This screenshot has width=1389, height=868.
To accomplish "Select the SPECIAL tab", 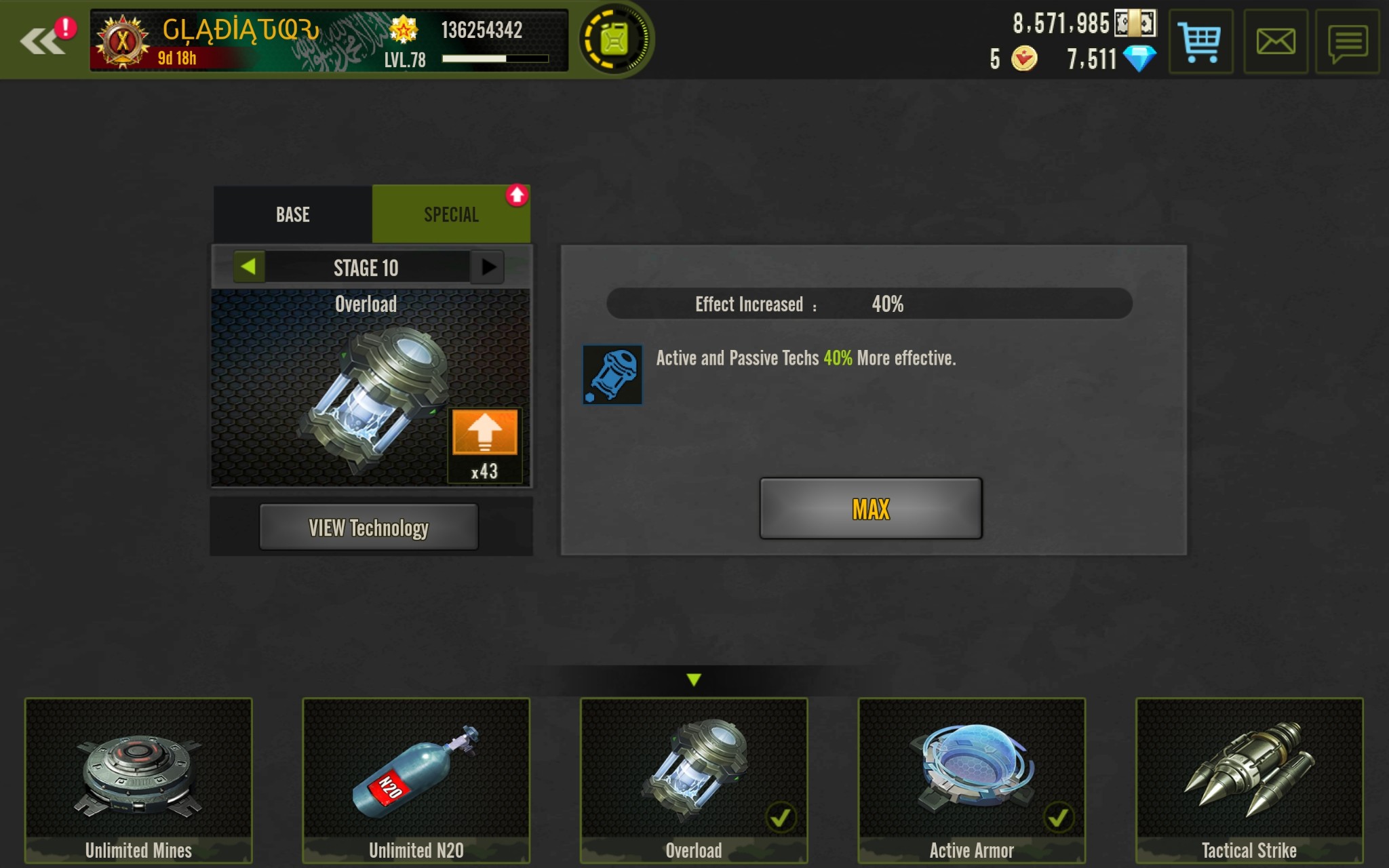I will pos(451,215).
